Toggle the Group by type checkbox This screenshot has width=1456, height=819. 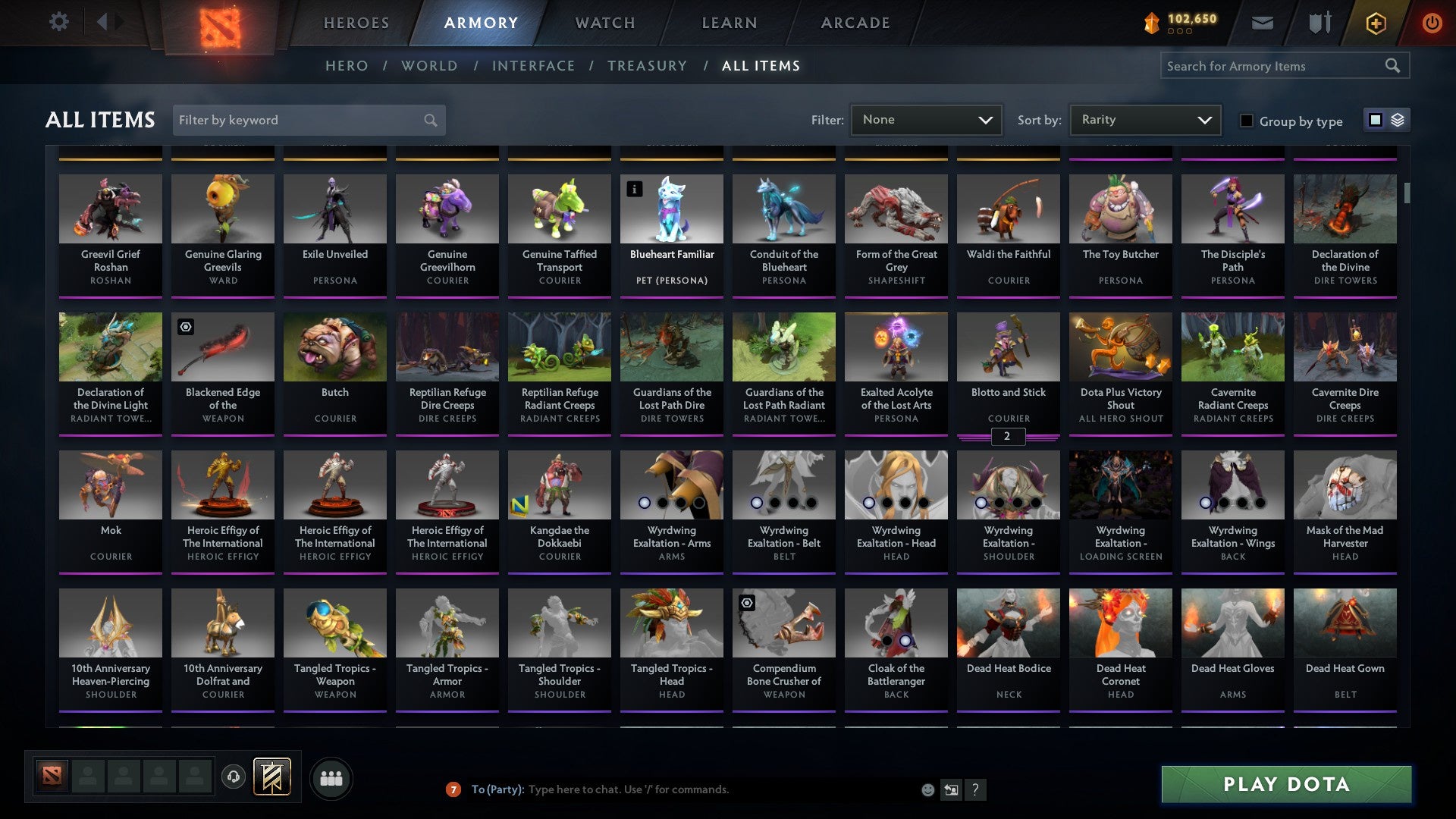click(1246, 120)
